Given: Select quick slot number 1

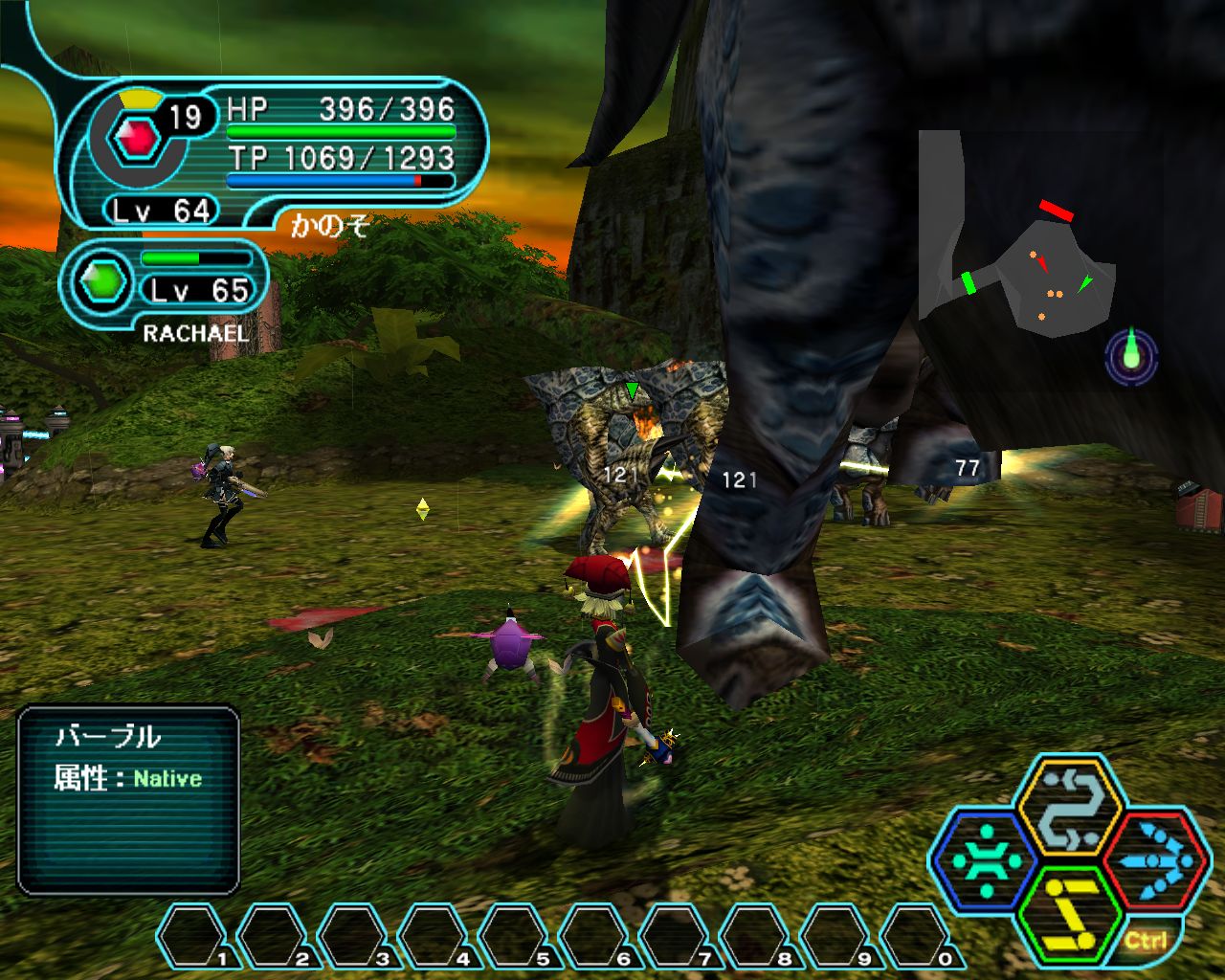Looking at the screenshot, I should (x=194, y=936).
